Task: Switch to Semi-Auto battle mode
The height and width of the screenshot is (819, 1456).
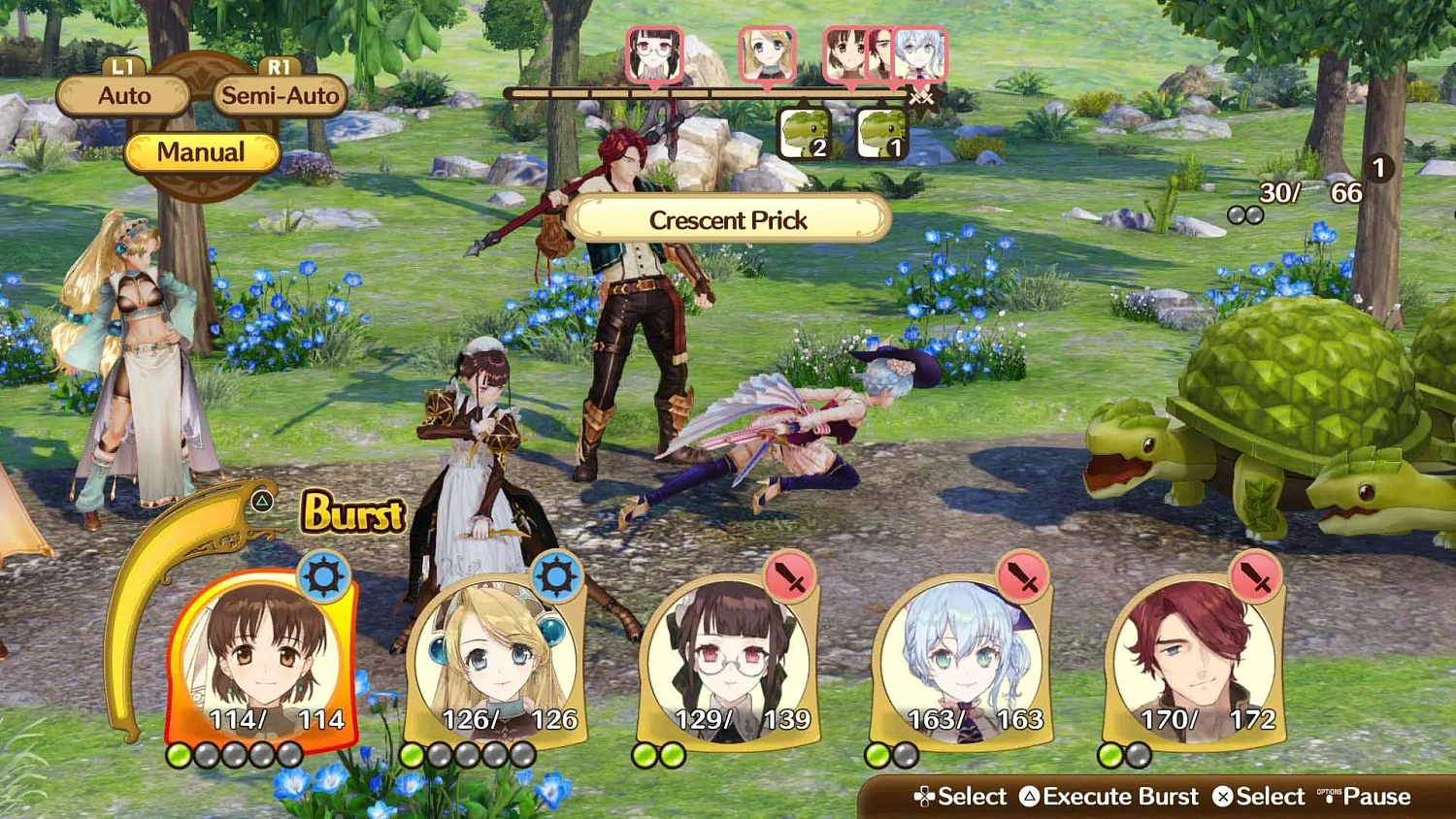Action: point(280,95)
